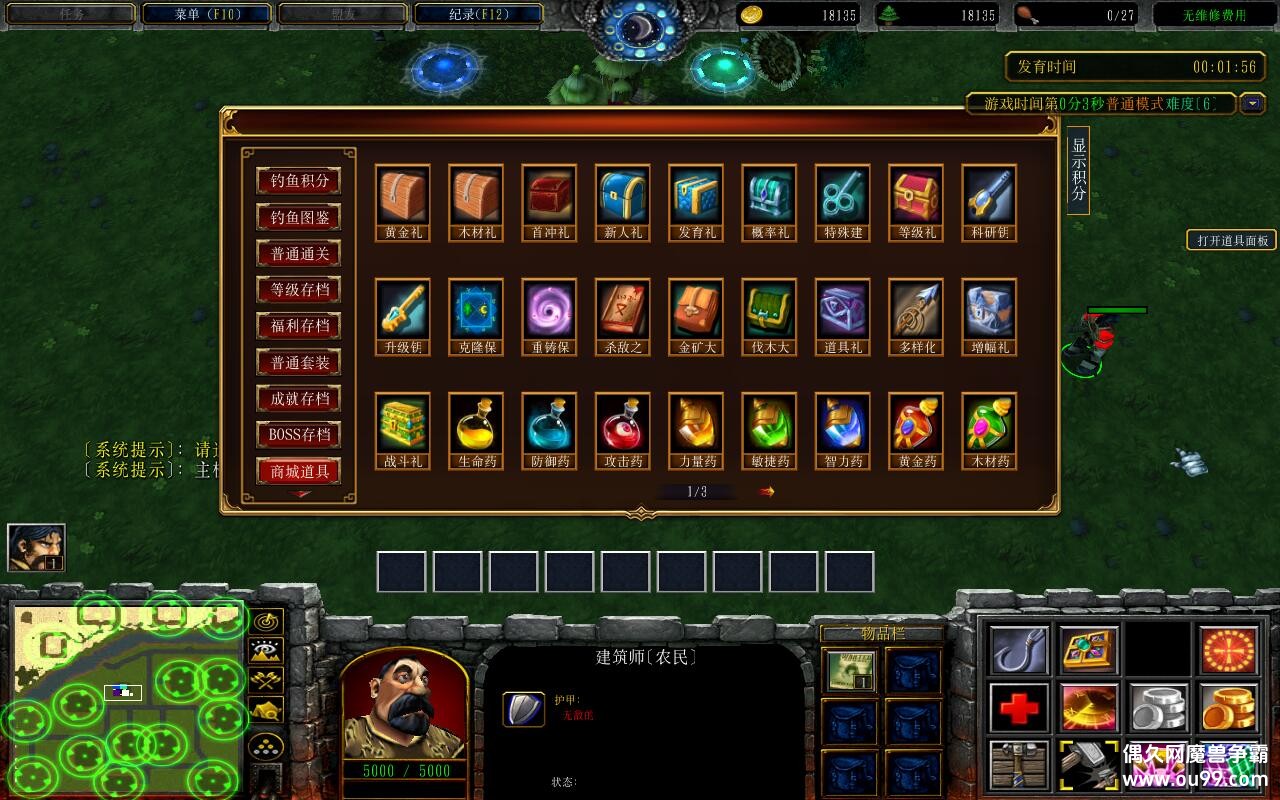This screenshot has width=1280, height=800.
Task: Go to the next shop page arrow
Action: pos(767,491)
